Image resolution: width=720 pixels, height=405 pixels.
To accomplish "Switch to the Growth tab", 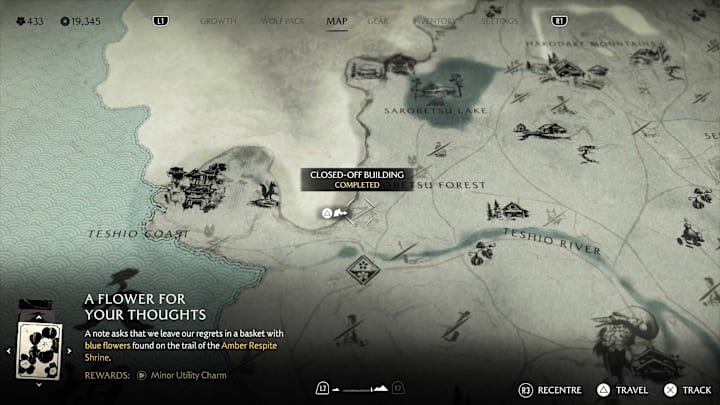I will click(x=218, y=20).
